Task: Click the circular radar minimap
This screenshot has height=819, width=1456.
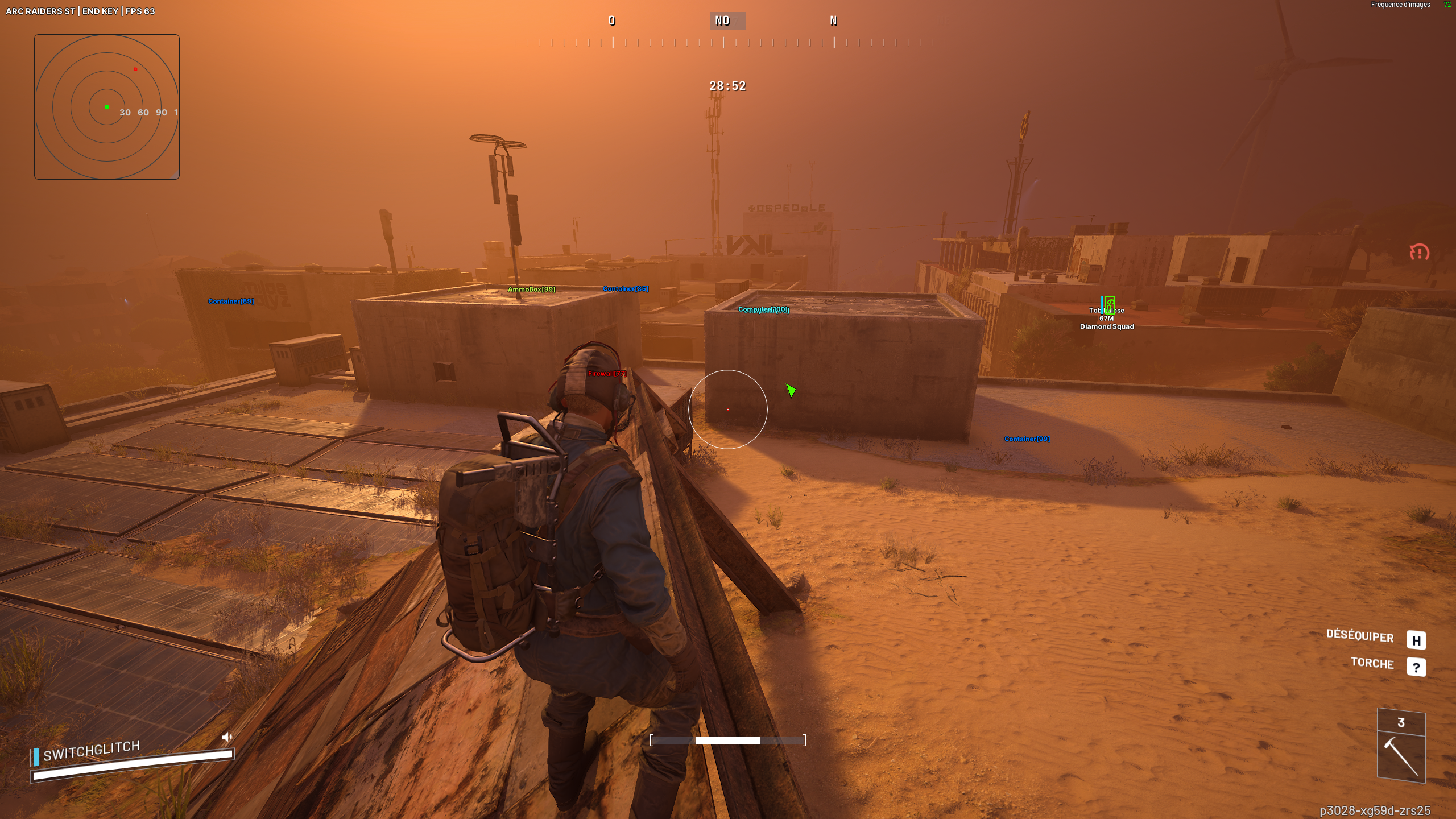Action: click(x=107, y=107)
